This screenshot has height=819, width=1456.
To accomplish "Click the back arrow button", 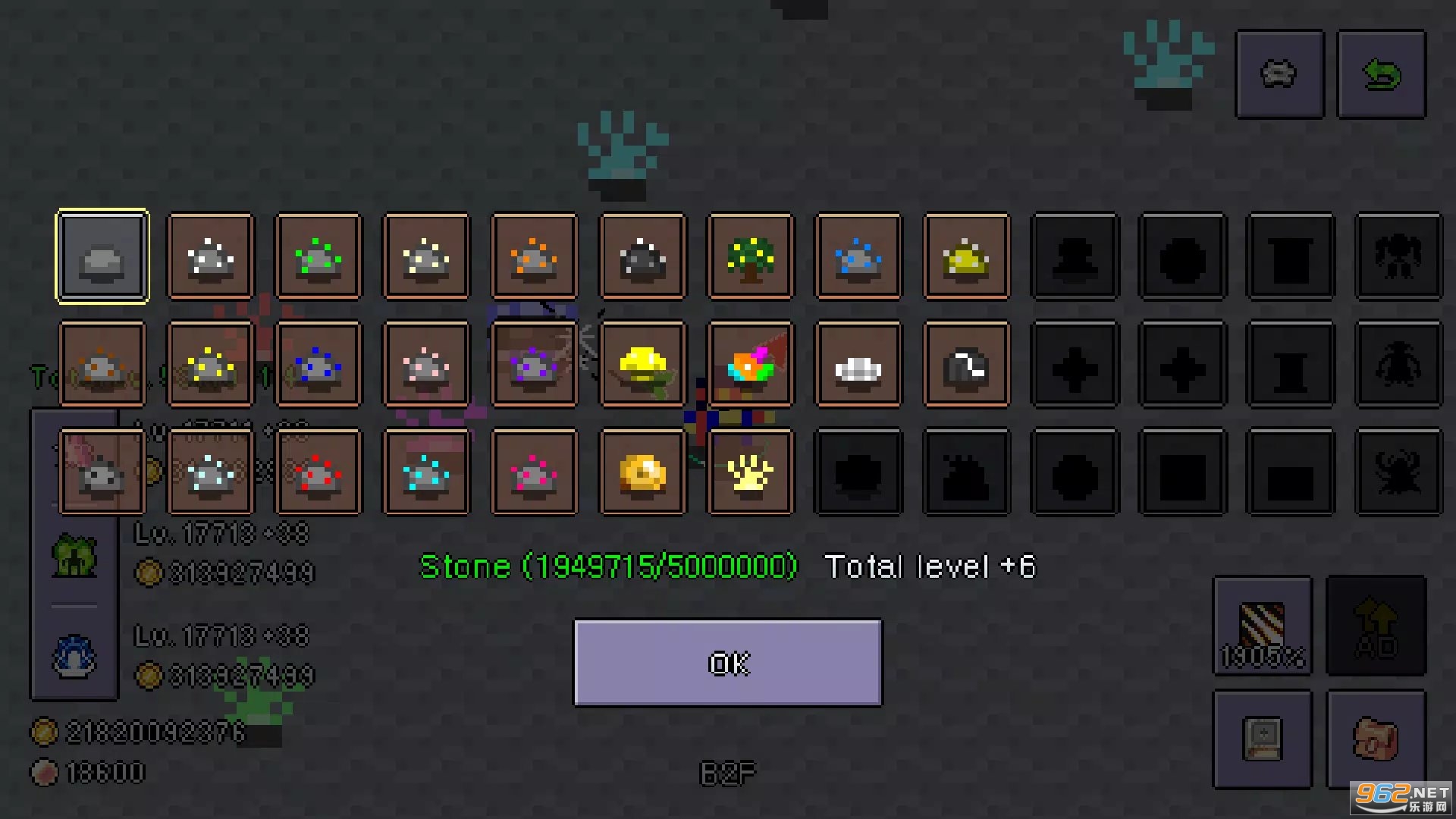I will [x=1382, y=74].
